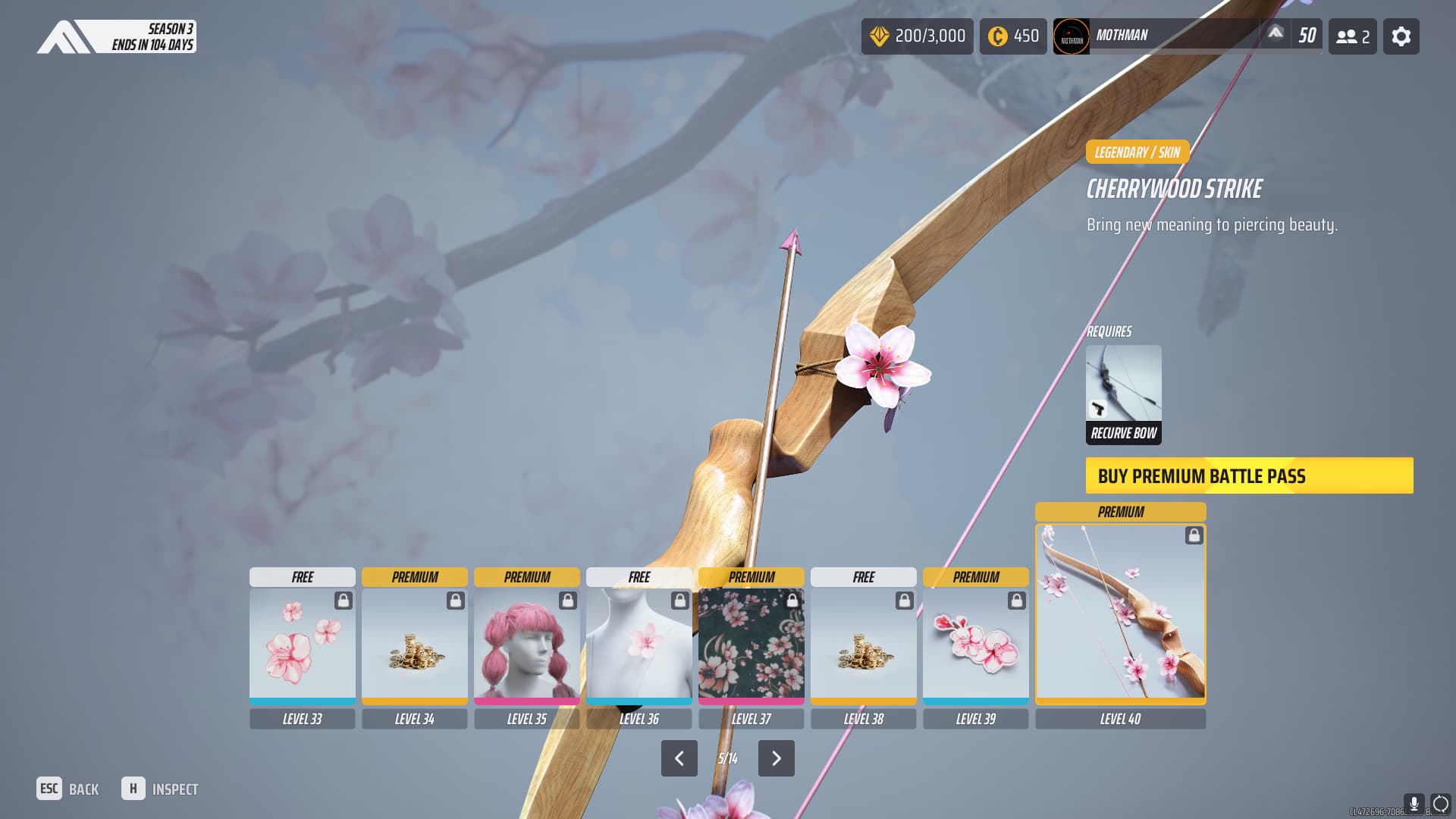
Task: Go to the next battle pass page
Action: 776,758
